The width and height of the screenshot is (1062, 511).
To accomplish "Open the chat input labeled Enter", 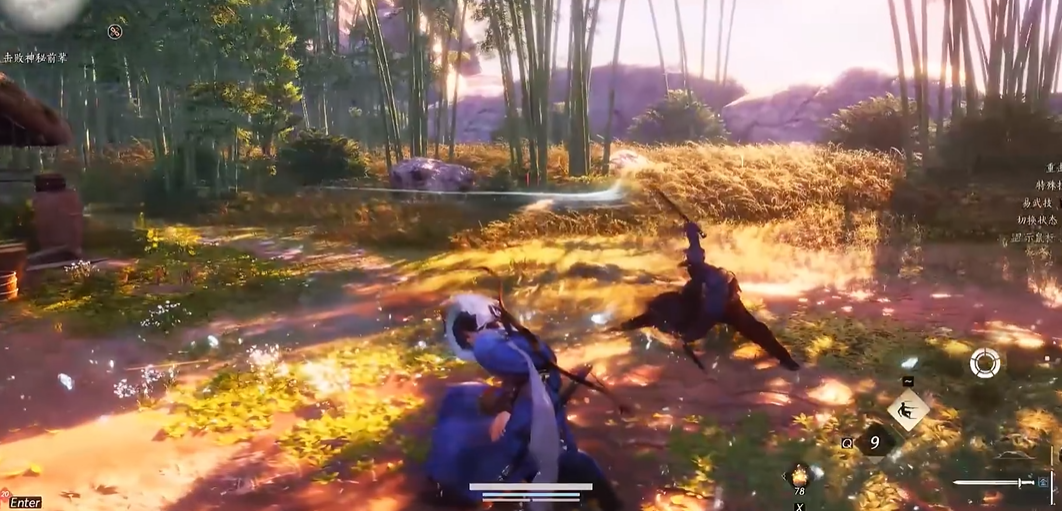I will 25,502.
